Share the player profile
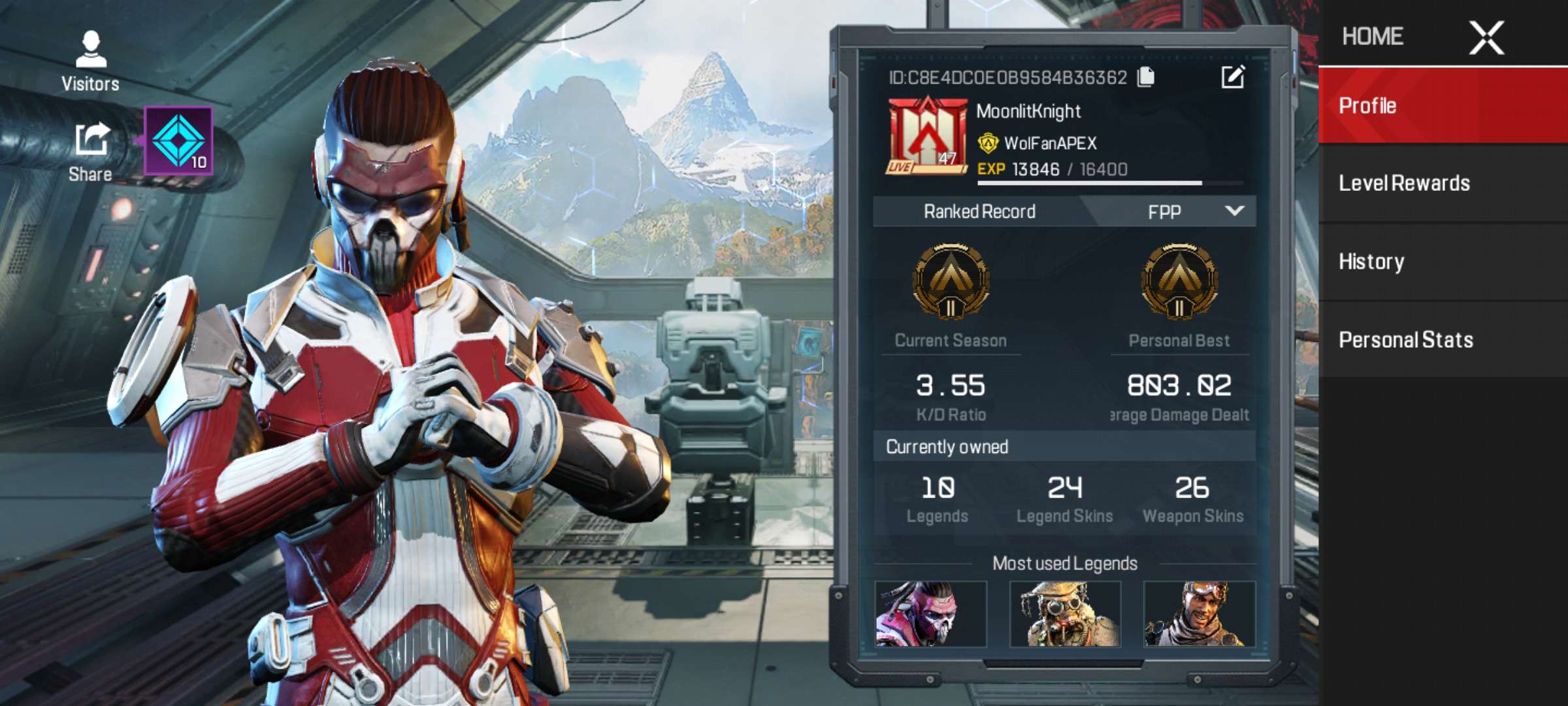The height and width of the screenshot is (706, 1568). (x=91, y=152)
